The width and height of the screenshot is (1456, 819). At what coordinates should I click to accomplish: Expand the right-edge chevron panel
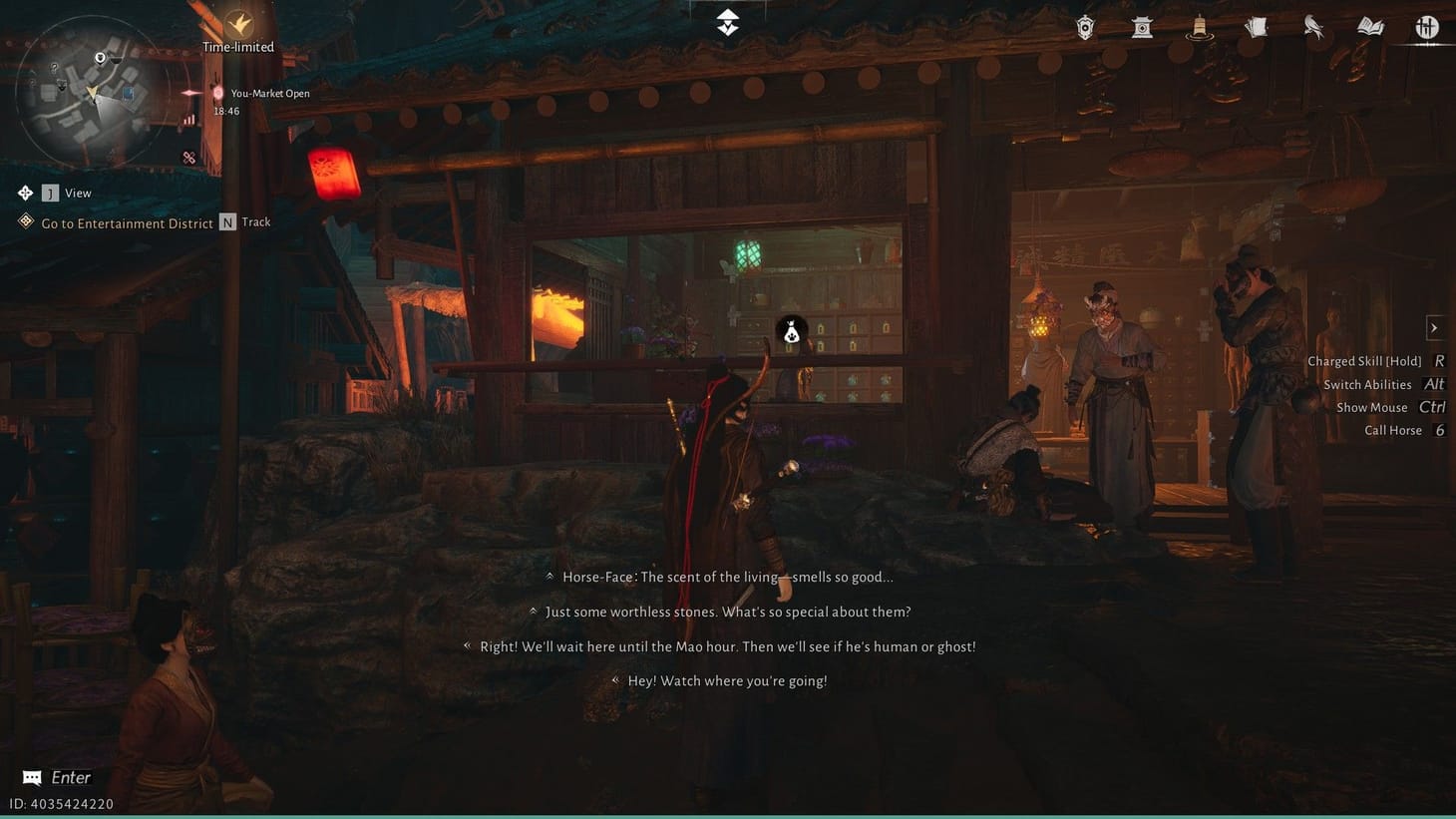coord(1434,327)
